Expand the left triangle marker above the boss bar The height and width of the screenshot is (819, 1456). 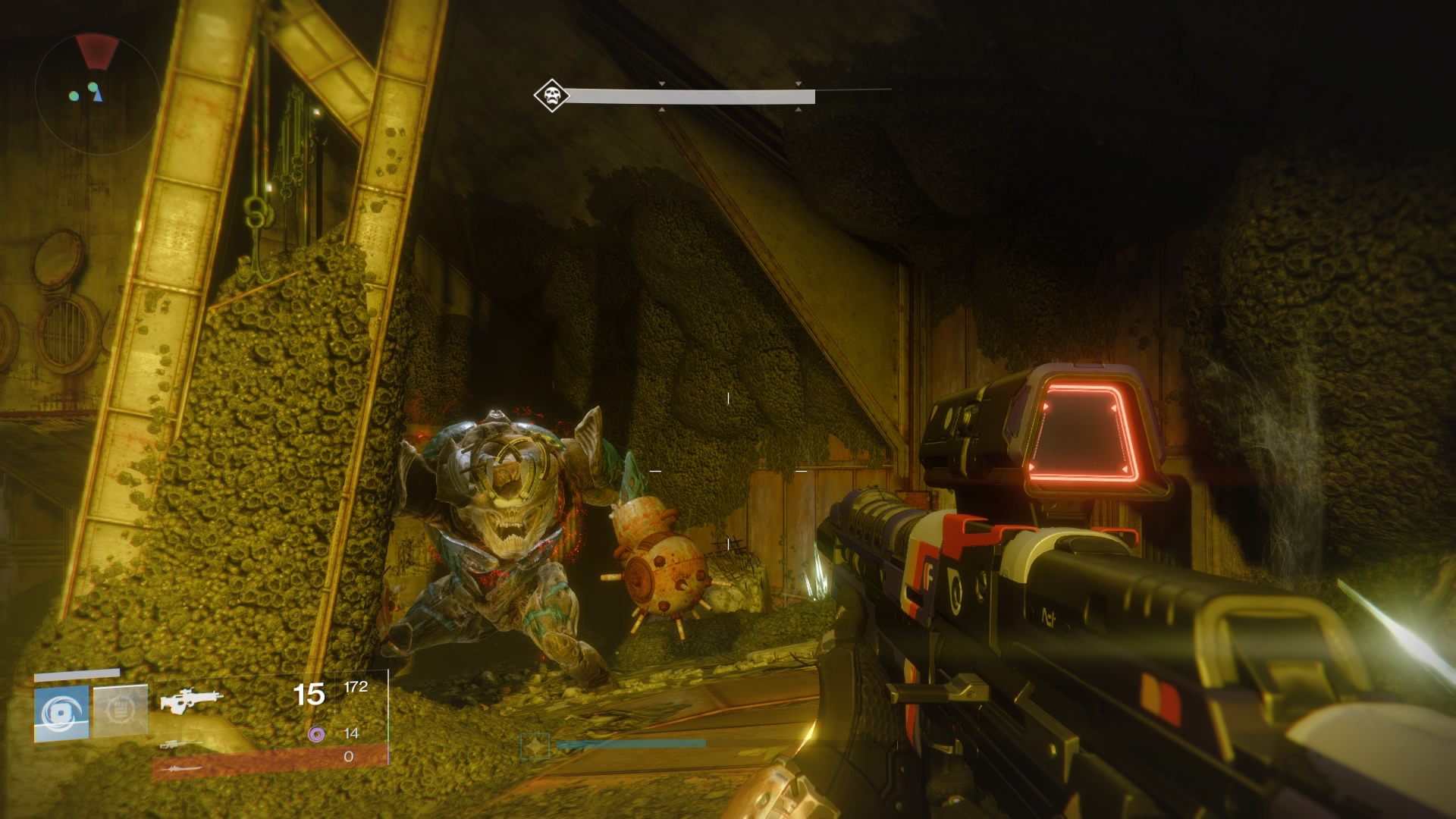662,85
